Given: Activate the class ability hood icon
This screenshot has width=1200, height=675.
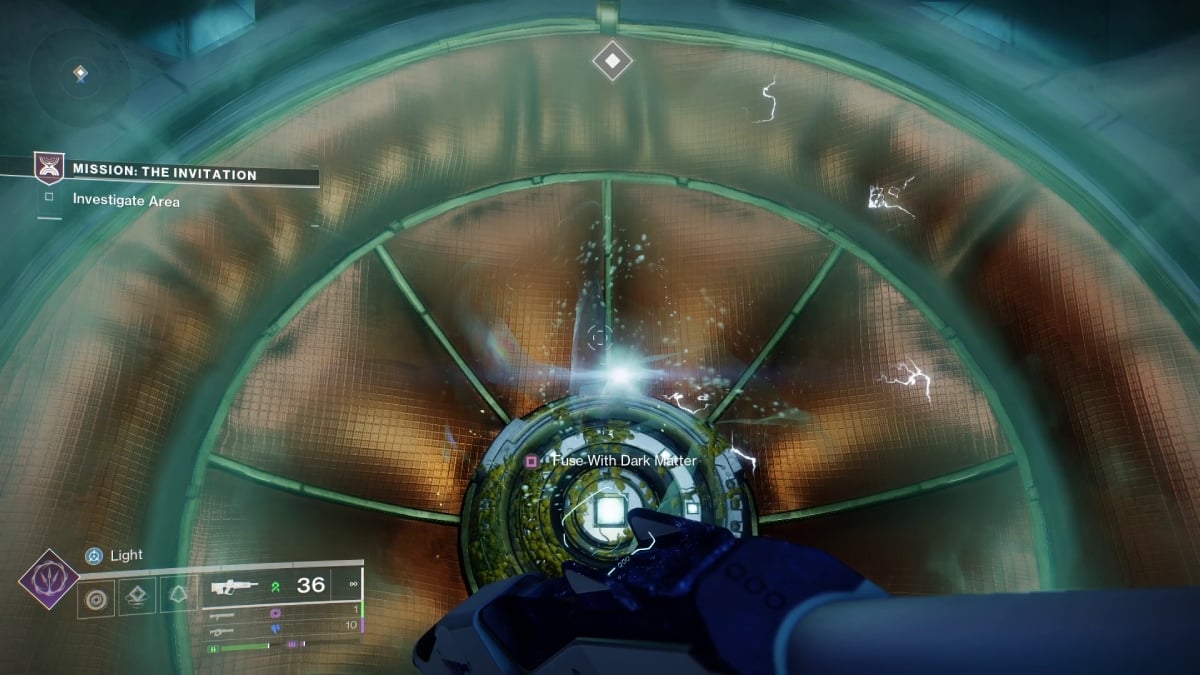Looking at the screenshot, I should coord(177,598).
